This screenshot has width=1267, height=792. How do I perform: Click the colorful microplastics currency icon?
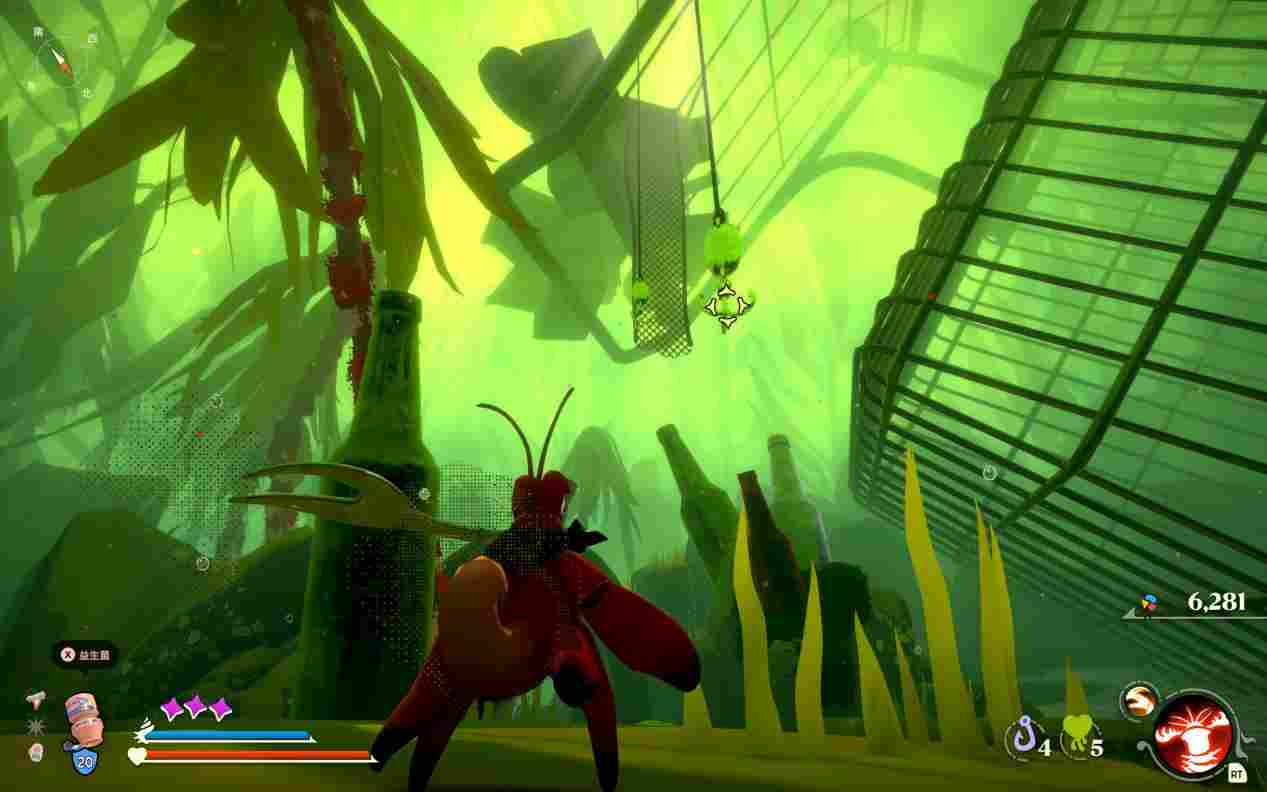pyautogui.click(x=1150, y=603)
